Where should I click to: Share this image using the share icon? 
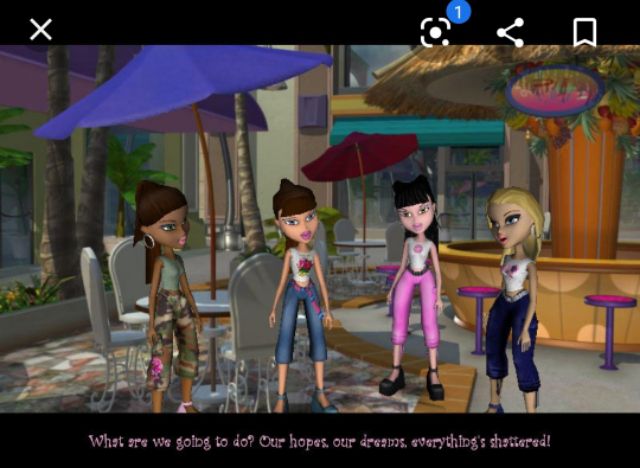click(x=510, y=32)
